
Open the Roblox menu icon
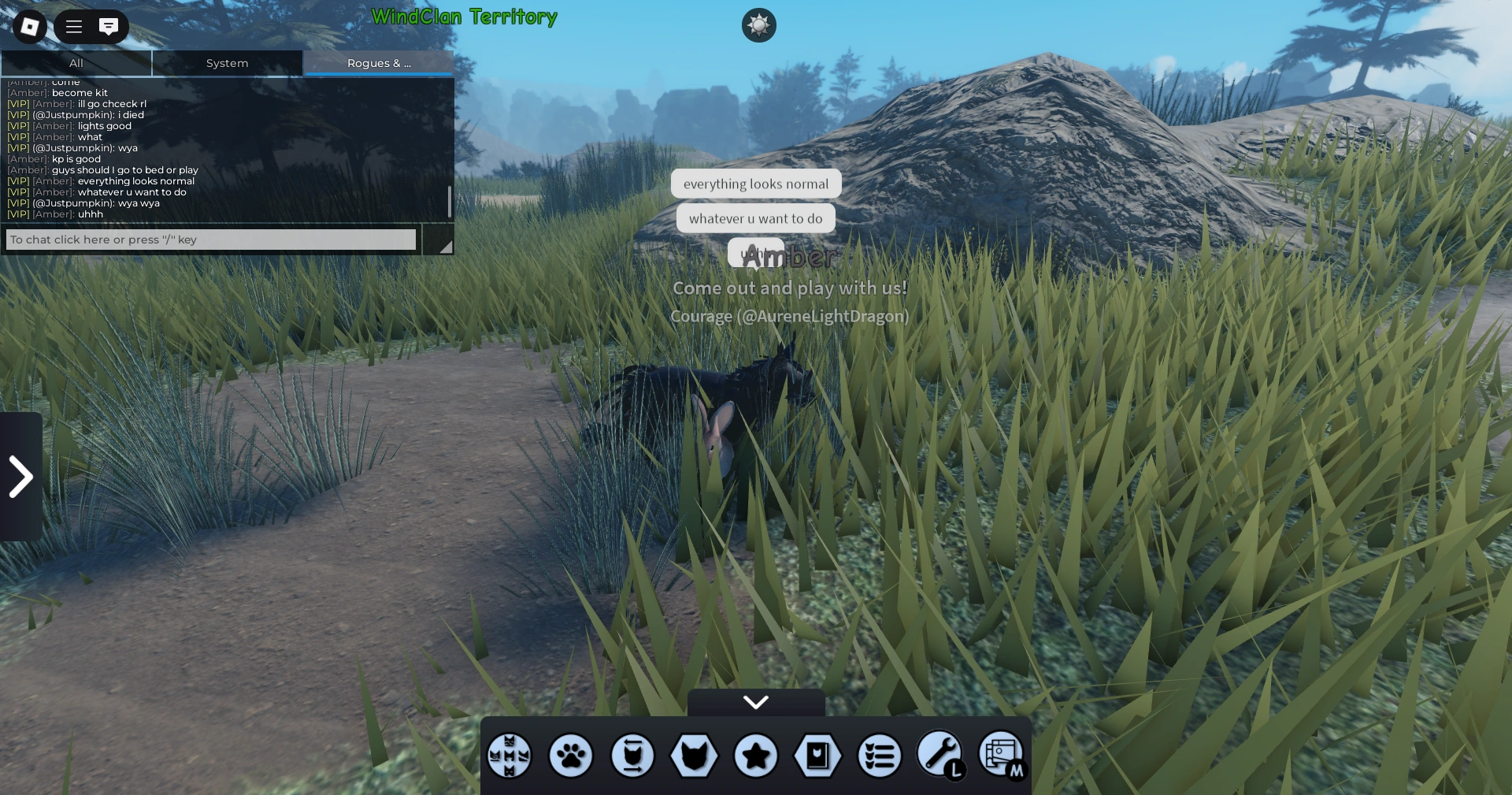coord(29,26)
